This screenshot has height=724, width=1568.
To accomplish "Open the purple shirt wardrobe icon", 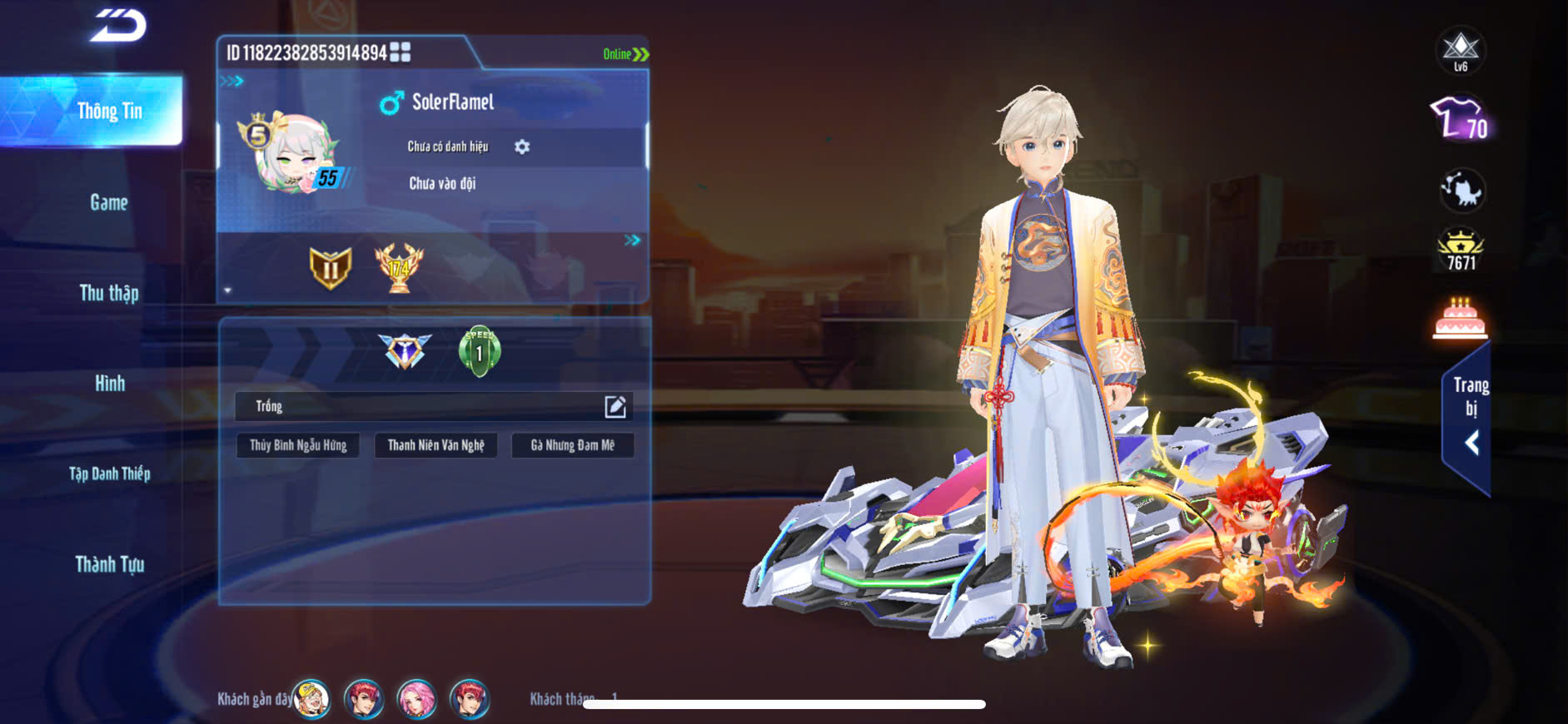I will pos(1460,119).
